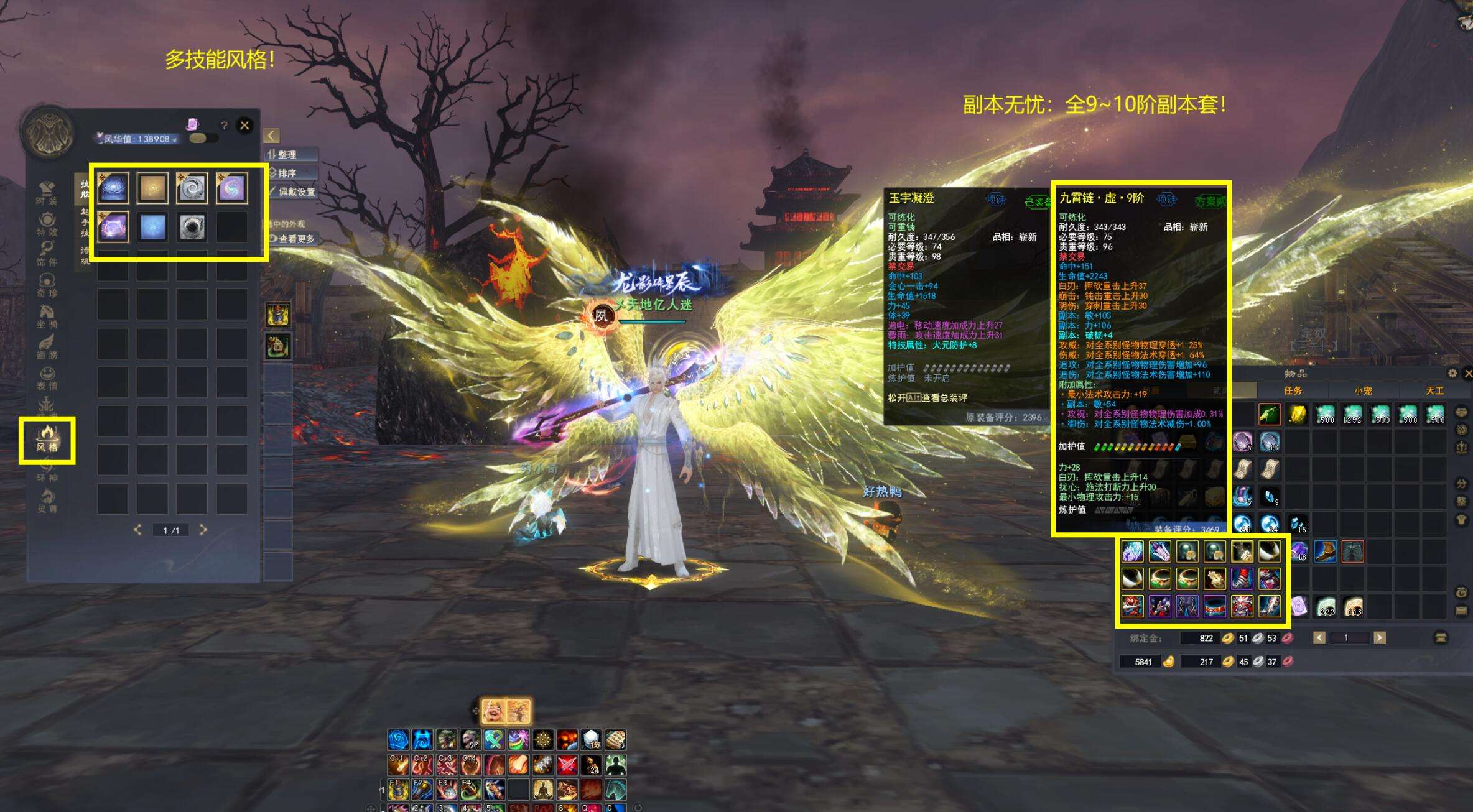
Task: Use the crossed red swords skill
Action: point(567,765)
